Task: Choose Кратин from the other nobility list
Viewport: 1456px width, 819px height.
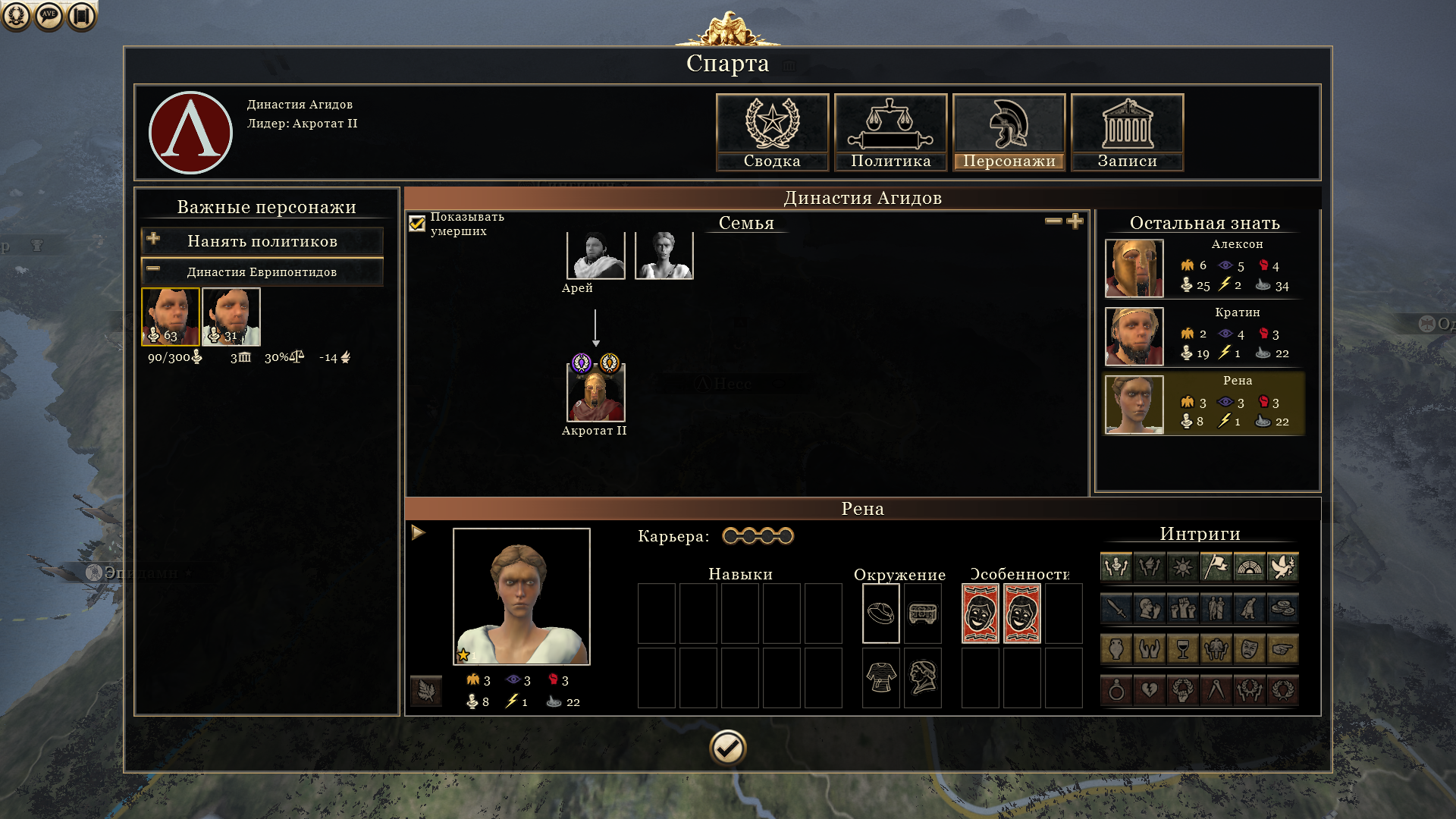Action: click(1134, 337)
